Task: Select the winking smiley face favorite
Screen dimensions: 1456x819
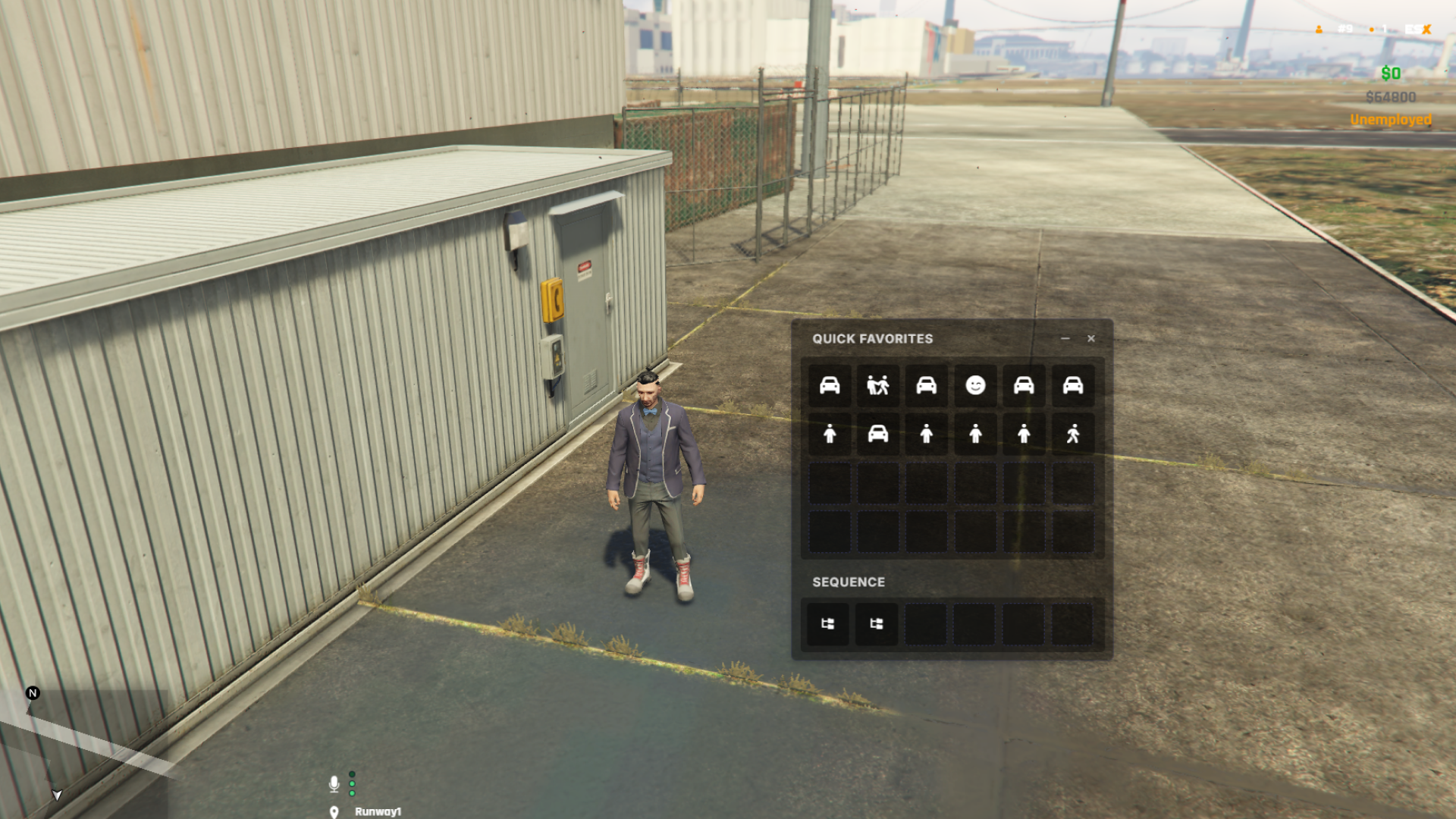Action: coord(975,386)
